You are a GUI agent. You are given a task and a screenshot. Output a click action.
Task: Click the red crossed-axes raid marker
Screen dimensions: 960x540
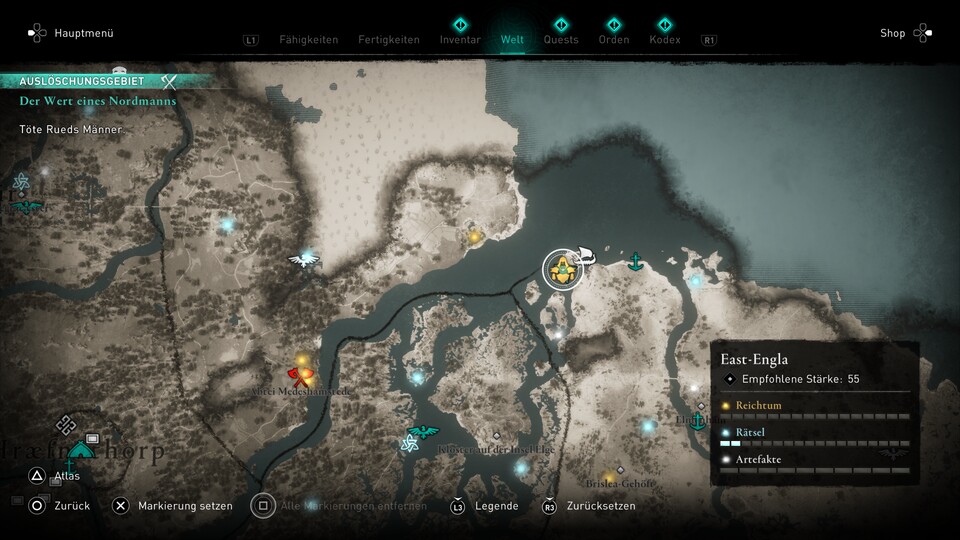[x=299, y=376]
